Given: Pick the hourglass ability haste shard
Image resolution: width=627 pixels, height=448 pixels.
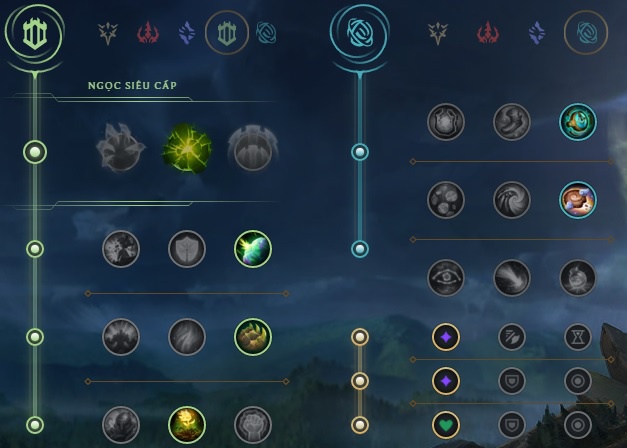Looking at the screenshot, I should [x=578, y=337].
